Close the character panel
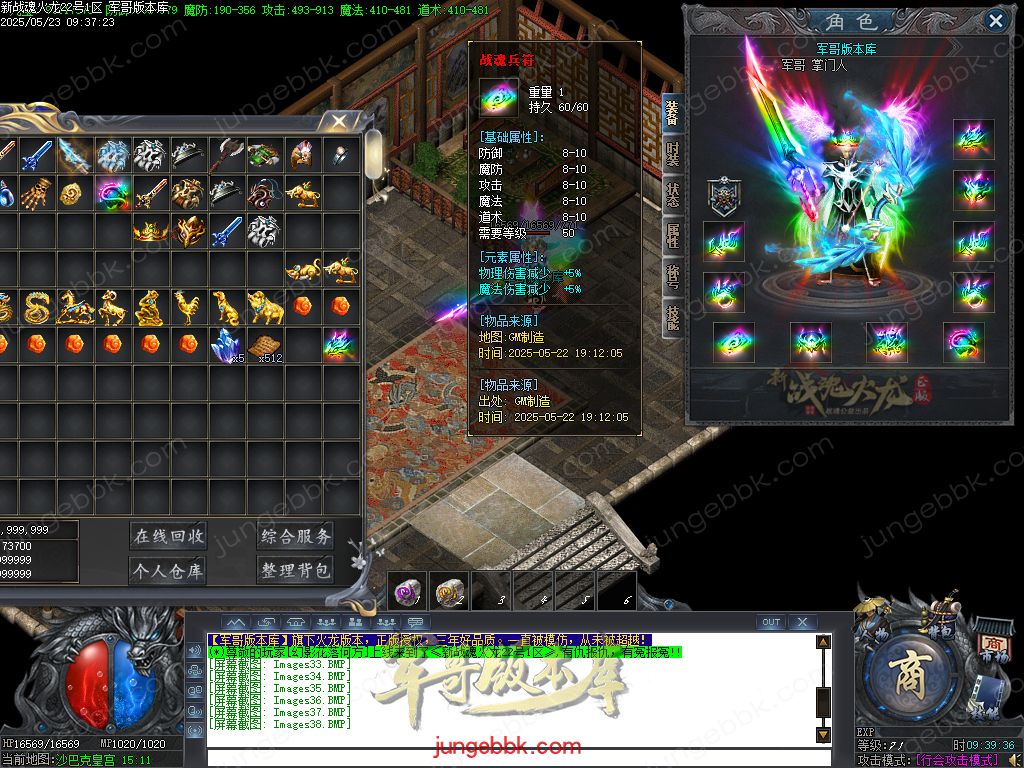 [995, 20]
